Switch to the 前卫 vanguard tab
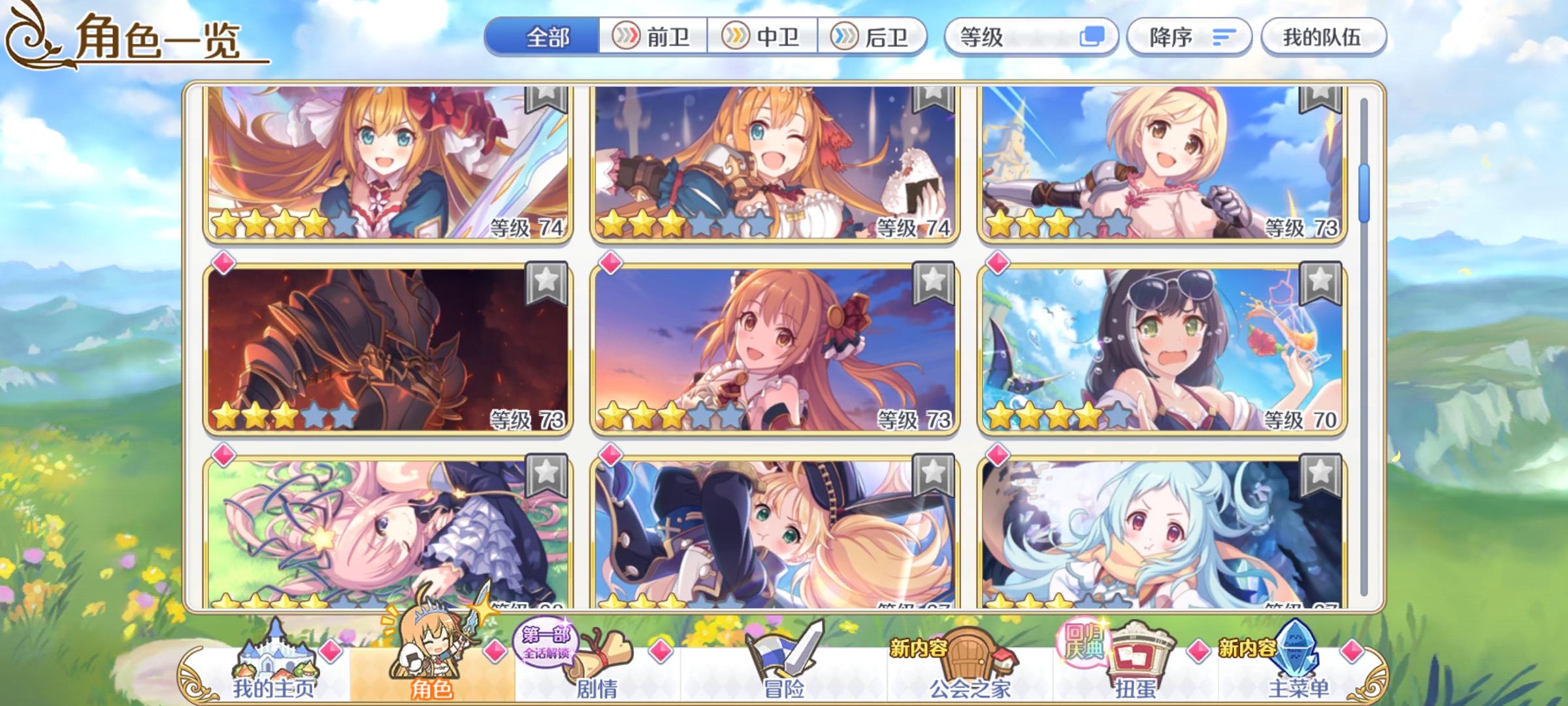Image resolution: width=1568 pixels, height=706 pixels. point(653,38)
